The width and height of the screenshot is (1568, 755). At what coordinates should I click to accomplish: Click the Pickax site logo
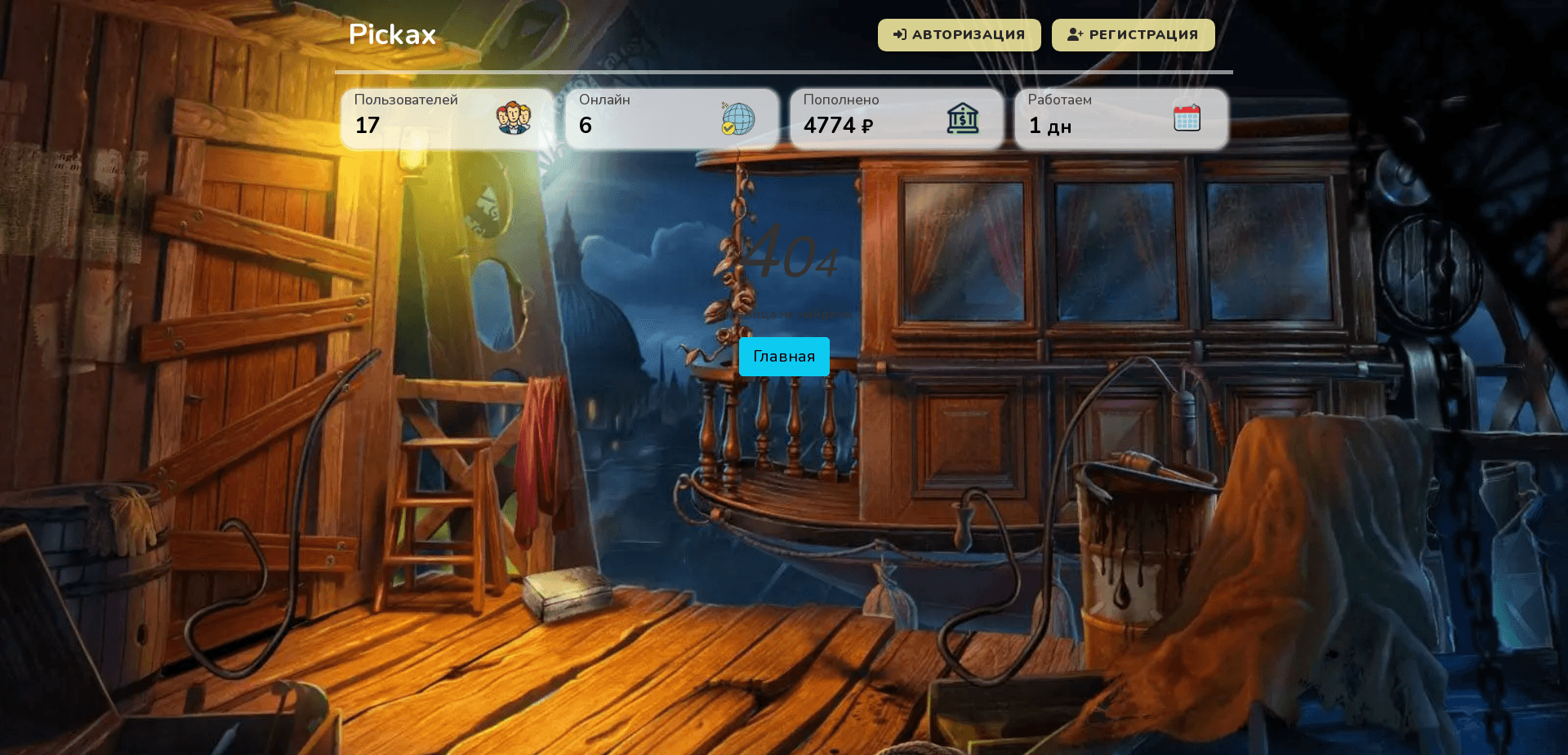point(392,34)
